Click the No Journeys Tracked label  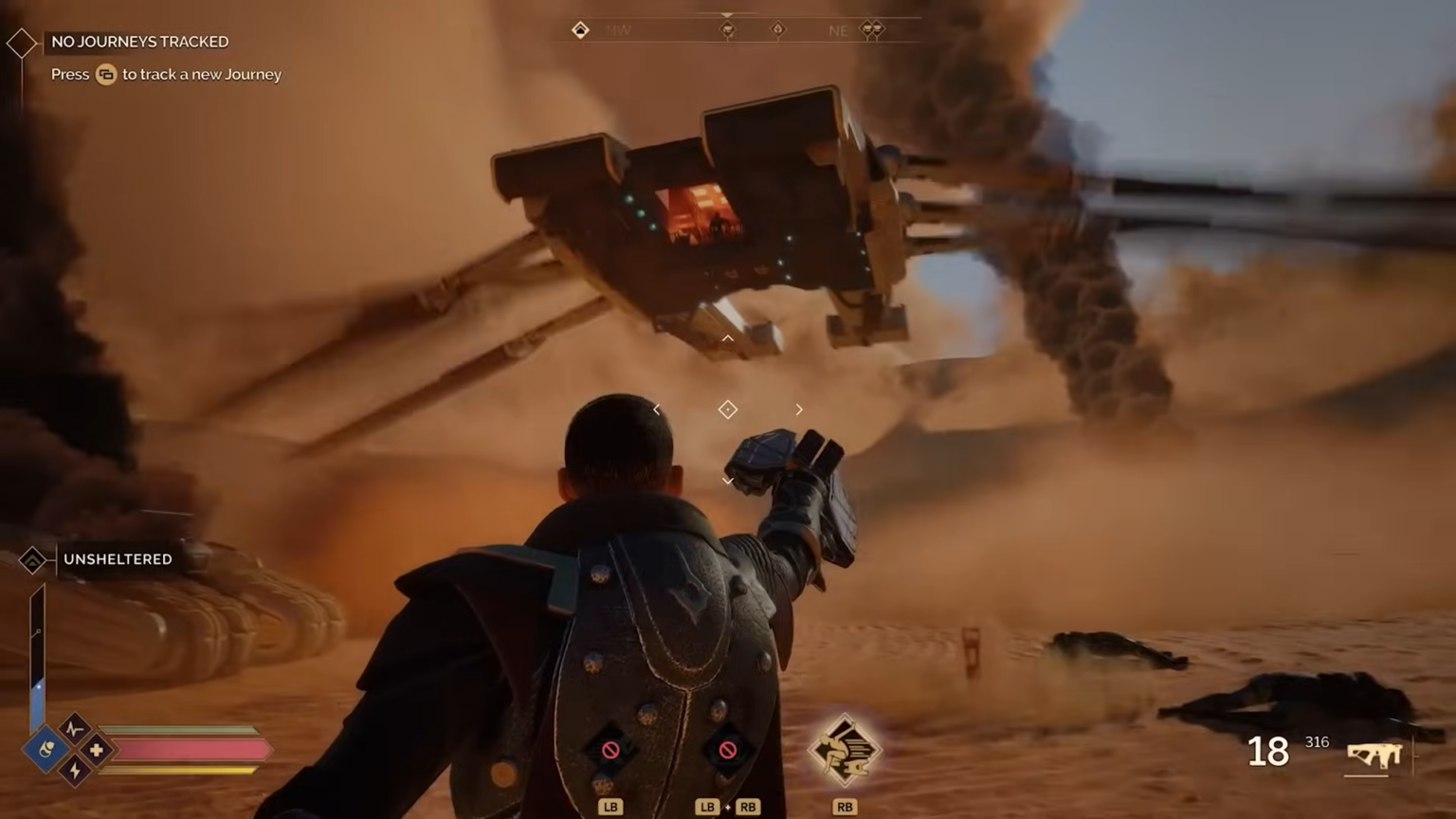[x=139, y=41]
